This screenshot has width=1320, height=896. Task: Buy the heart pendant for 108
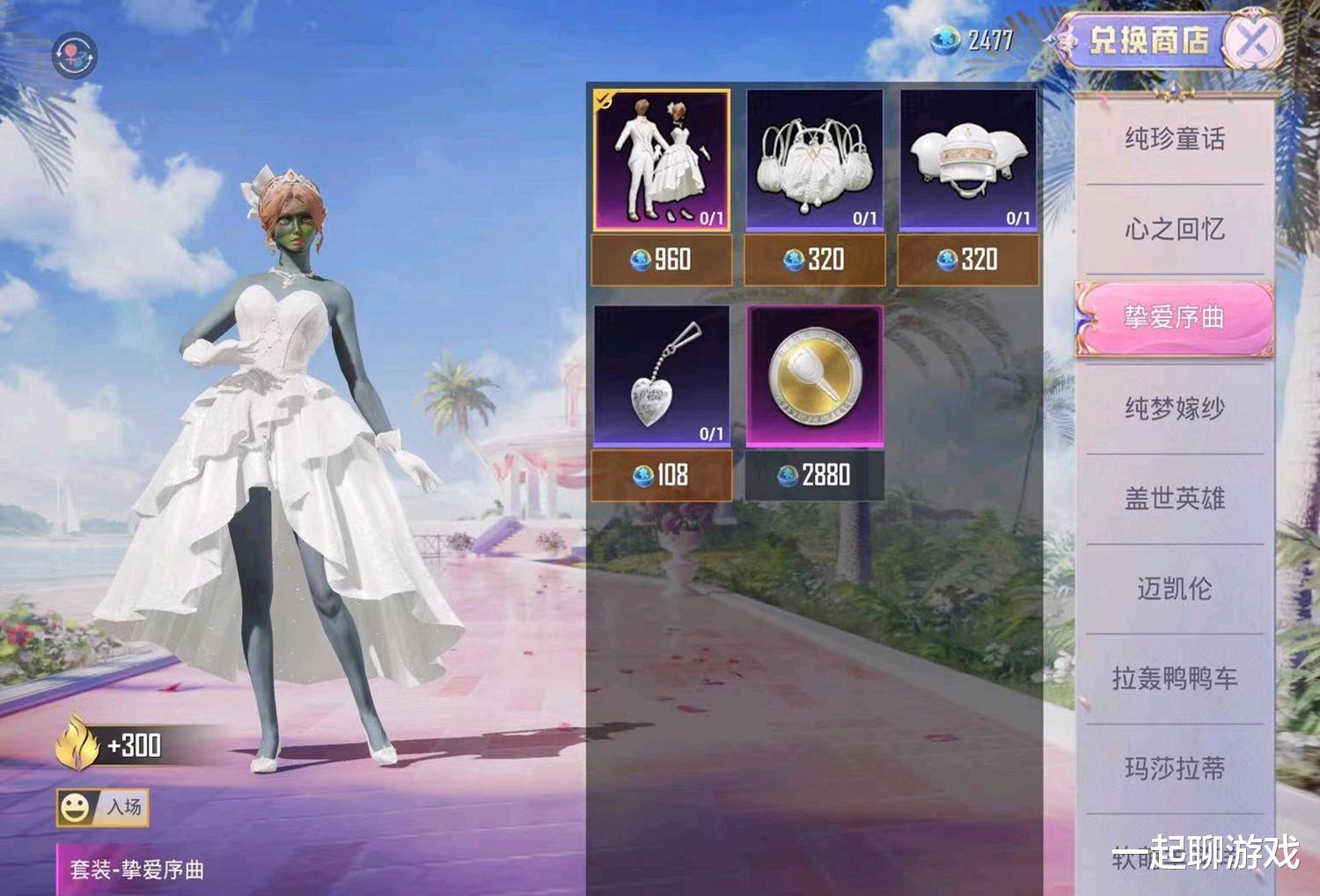click(662, 475)
